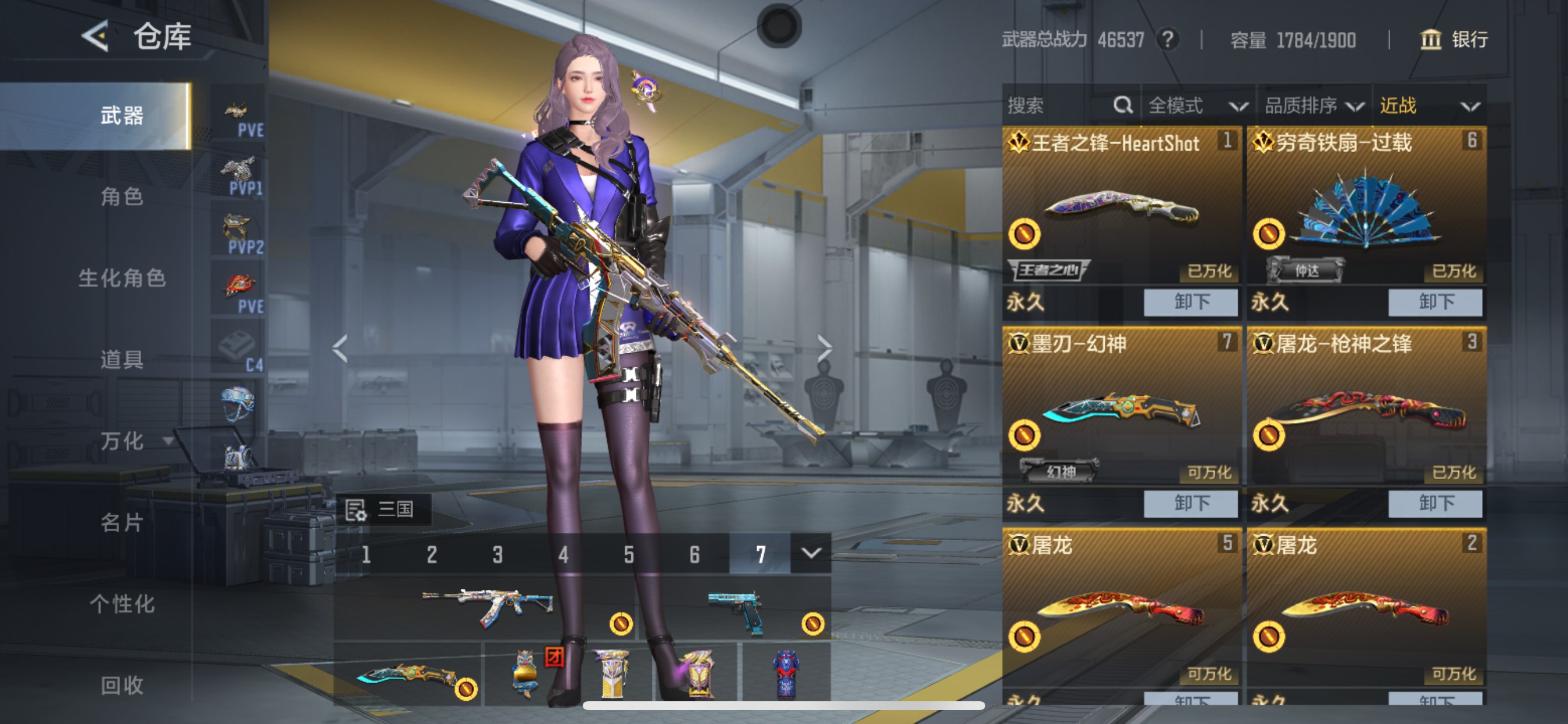This screenshot has height=724, width=1568.
Task: Open the 品质排序 sorting dropdown
Action: coord(1314,106)
